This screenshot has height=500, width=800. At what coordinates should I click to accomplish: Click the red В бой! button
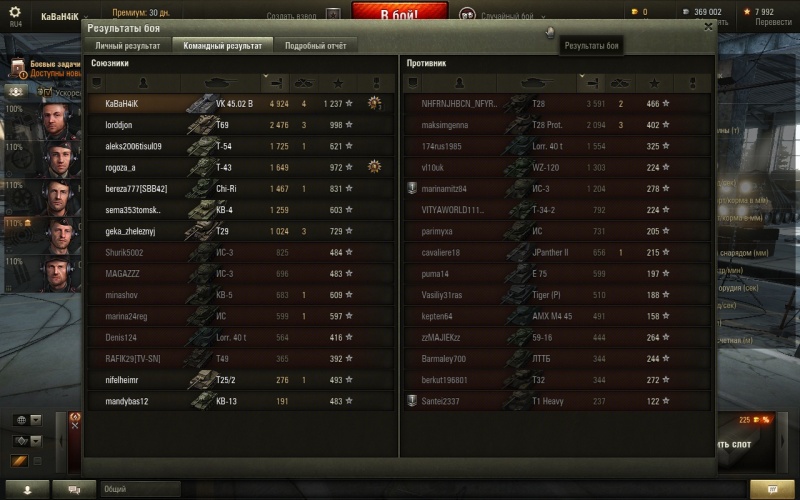click(400, 14)
